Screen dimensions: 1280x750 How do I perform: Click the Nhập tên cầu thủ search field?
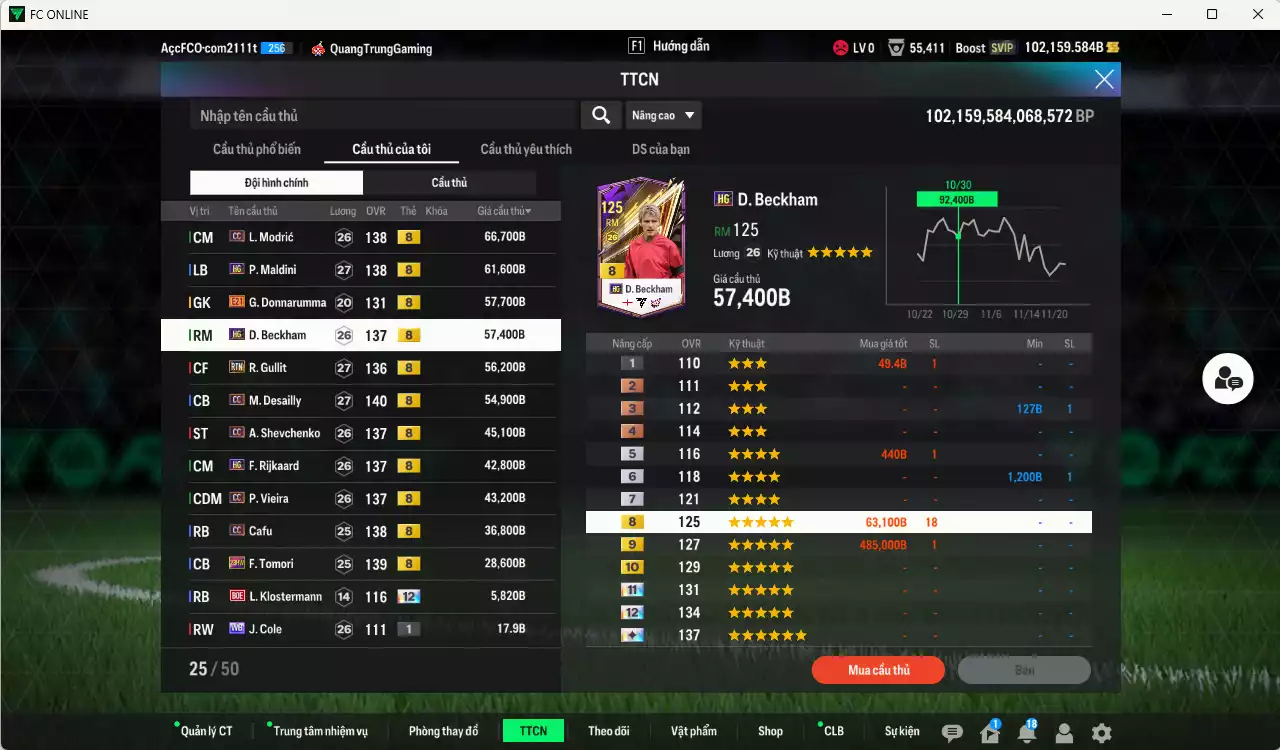(x=380, y=115)
